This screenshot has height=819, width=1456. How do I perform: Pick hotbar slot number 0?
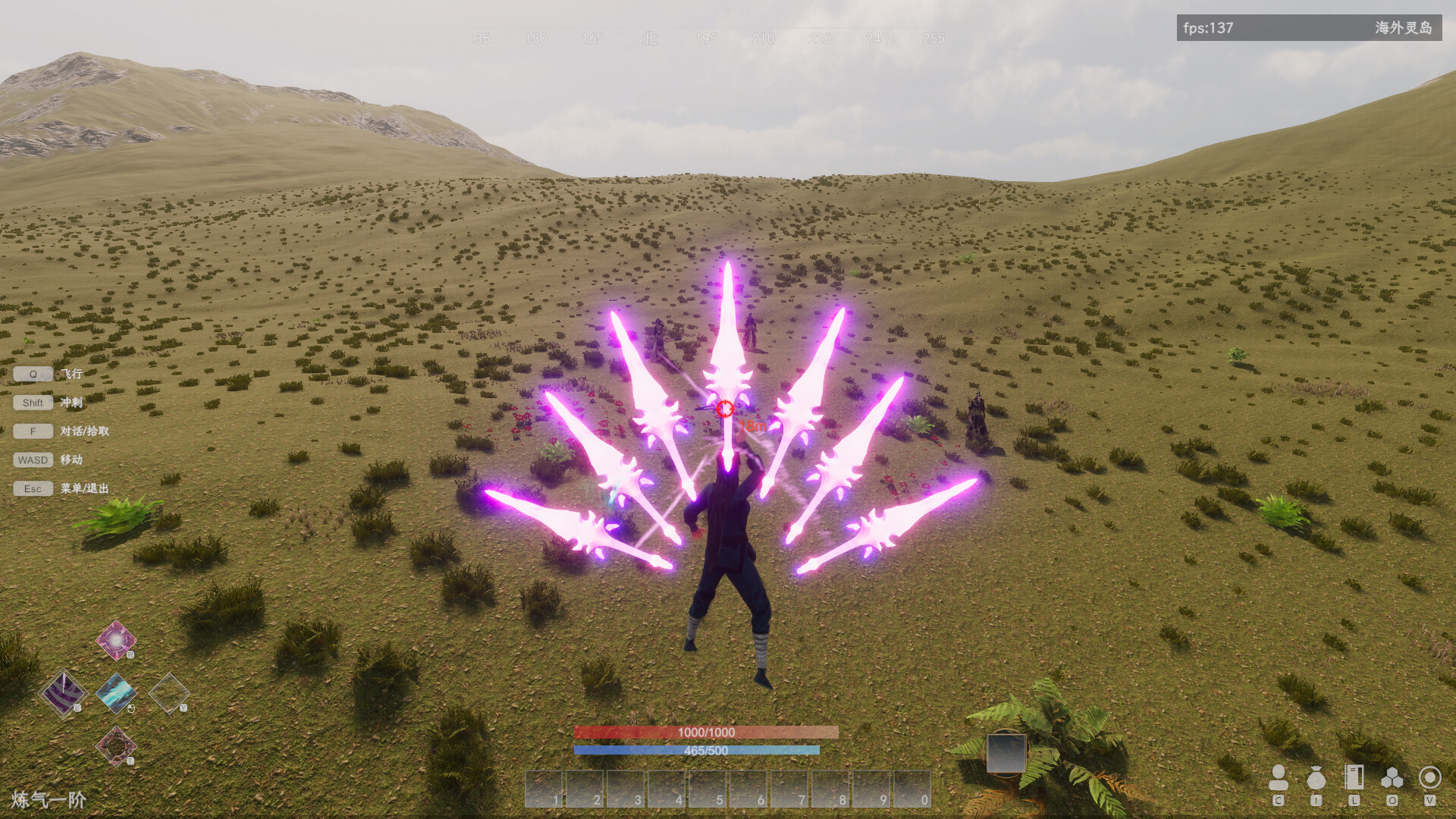912,789
